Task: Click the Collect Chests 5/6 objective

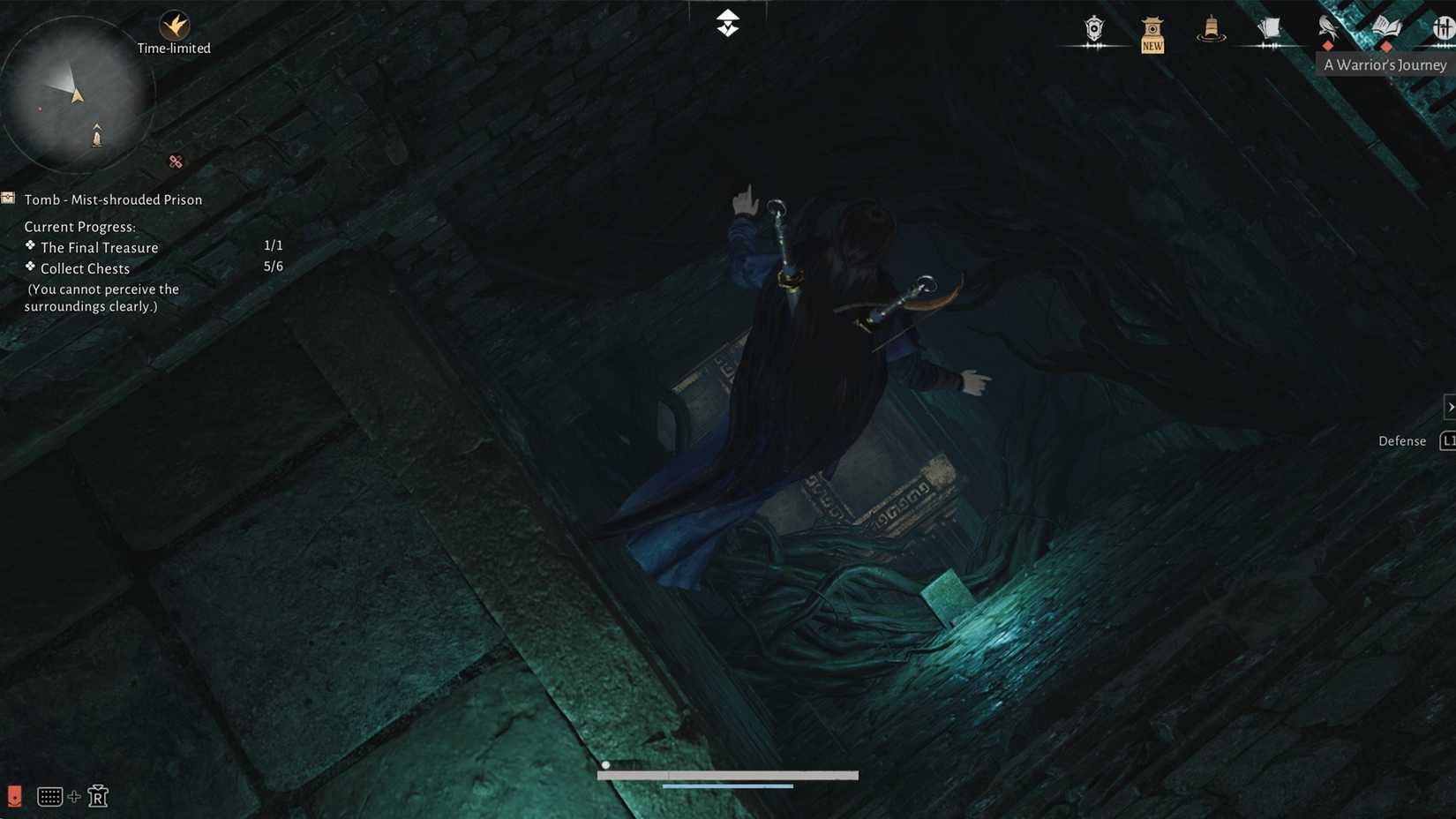Action: pyautogui.click(x=84, y=268)
